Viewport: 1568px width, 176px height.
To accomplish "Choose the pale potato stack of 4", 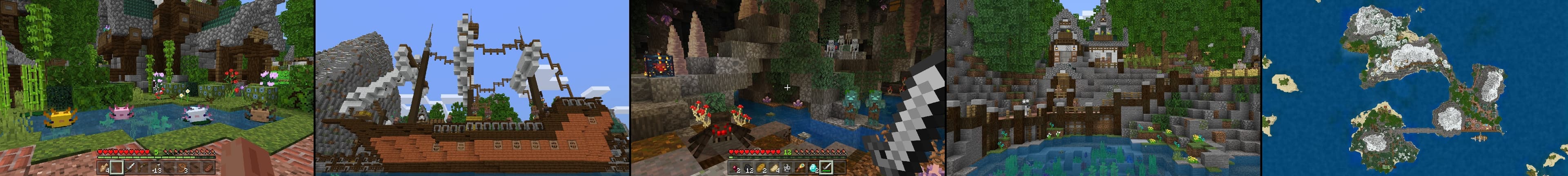I will pyautogui.click(x=774, y=167).
